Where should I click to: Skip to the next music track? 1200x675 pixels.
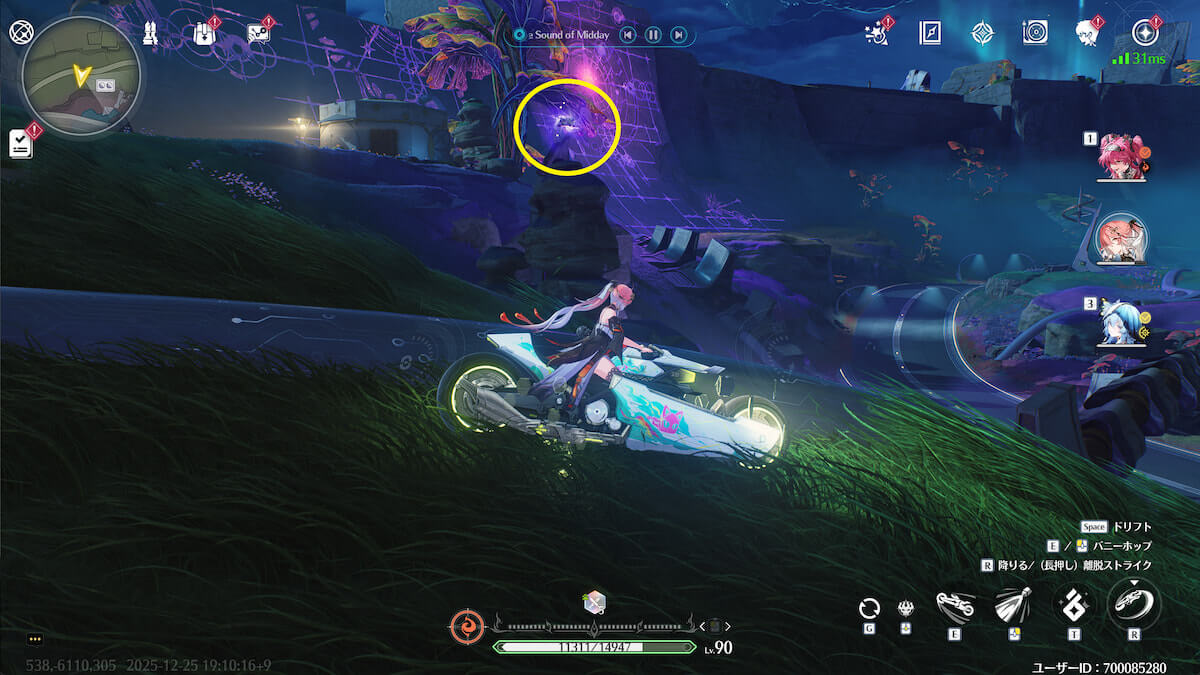pyautogui.click(x=679, y=35)
